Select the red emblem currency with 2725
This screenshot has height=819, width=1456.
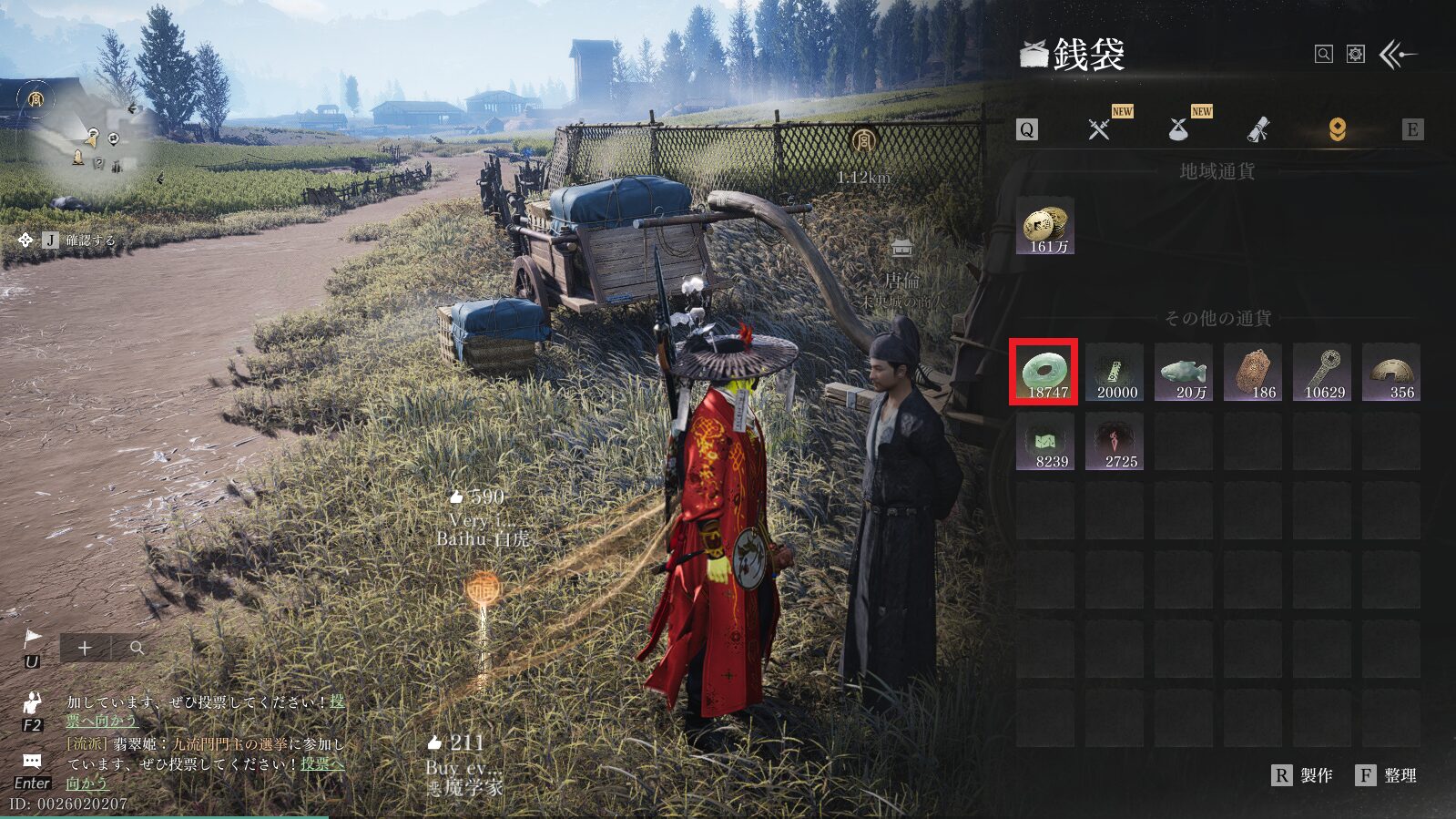[1114, 442]
